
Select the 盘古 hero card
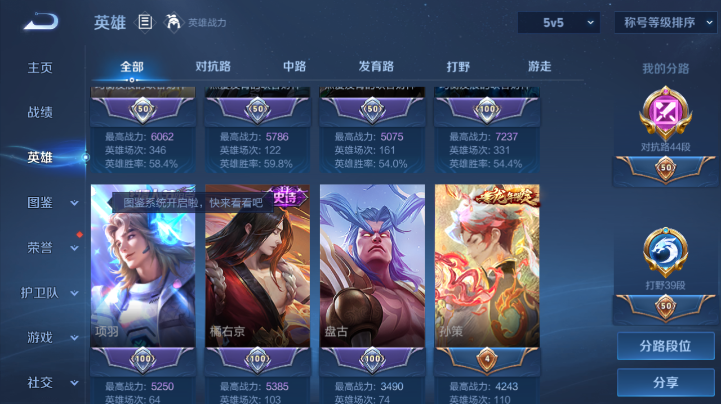click(372, 265)
